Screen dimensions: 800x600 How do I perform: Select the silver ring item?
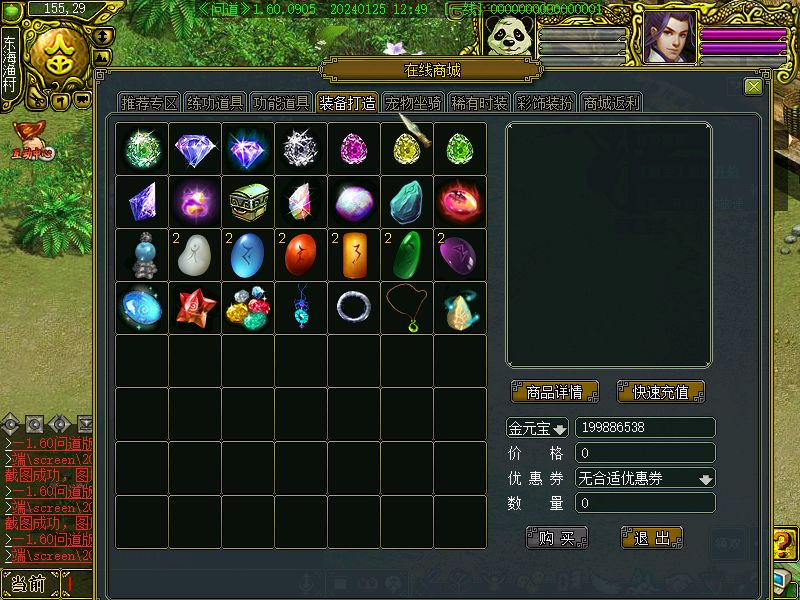click(x=354, y=307)
